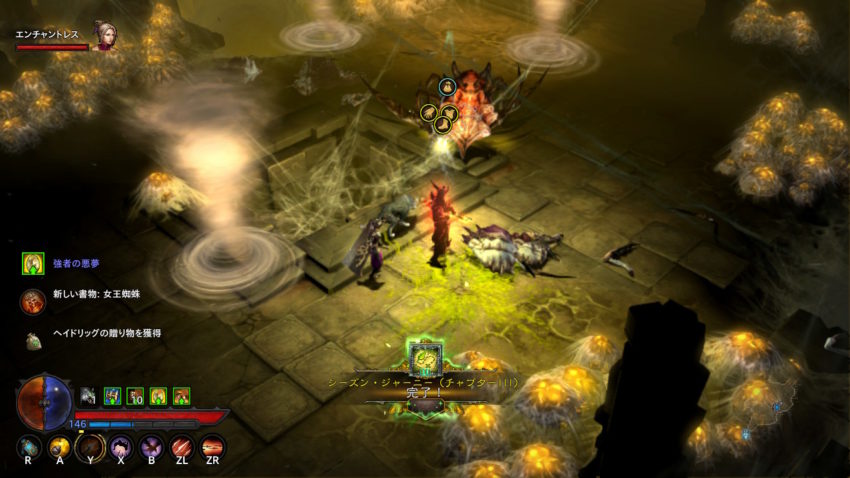Viewport: 850px width, 478px height.
Task: Open the season journey chapter completion badge
Action: tap(424, 357)
